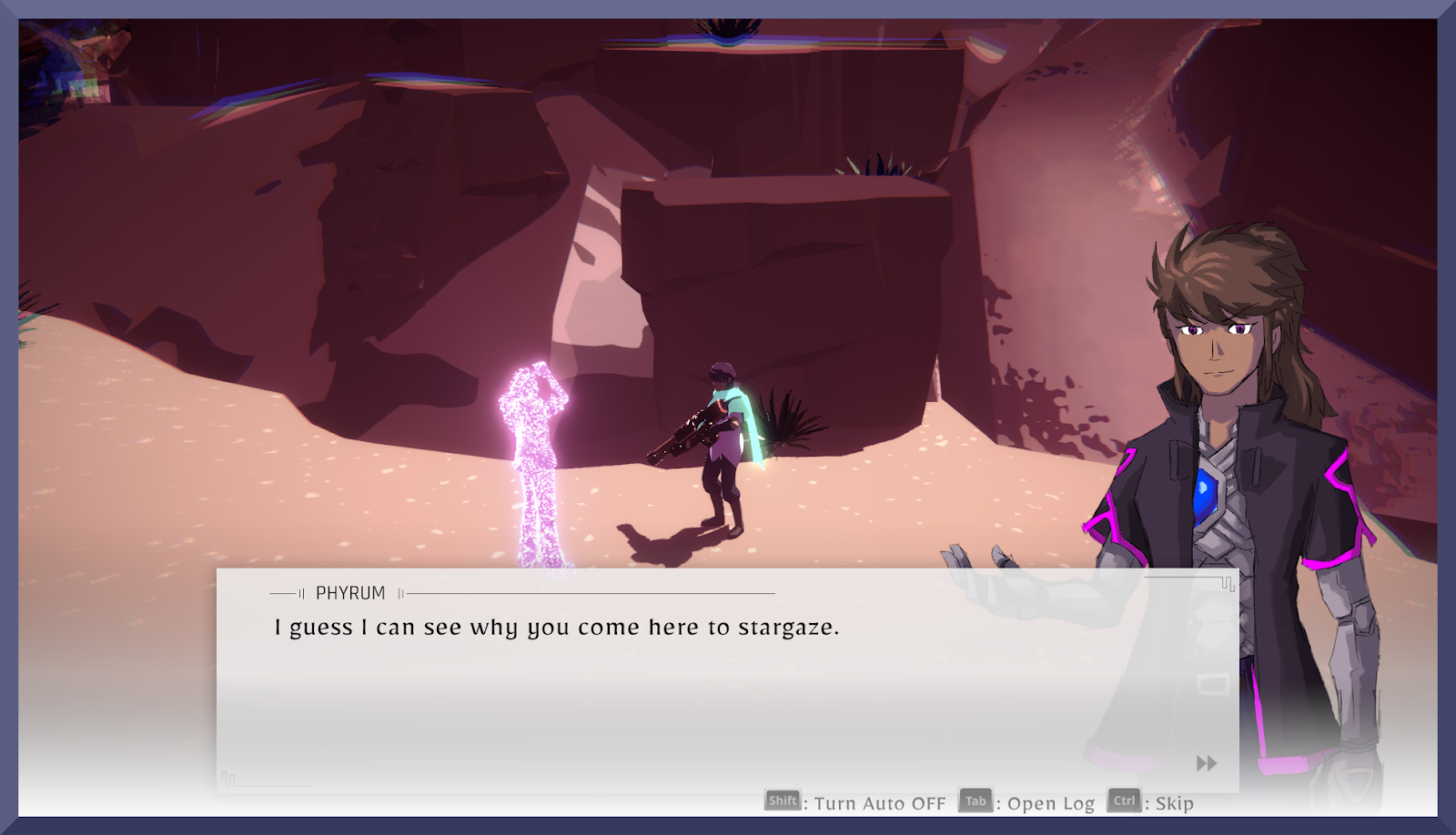Click the stargaze dialogue text line
The image size is (1456, 835).
pyautogui.click(x=555, y=627)
